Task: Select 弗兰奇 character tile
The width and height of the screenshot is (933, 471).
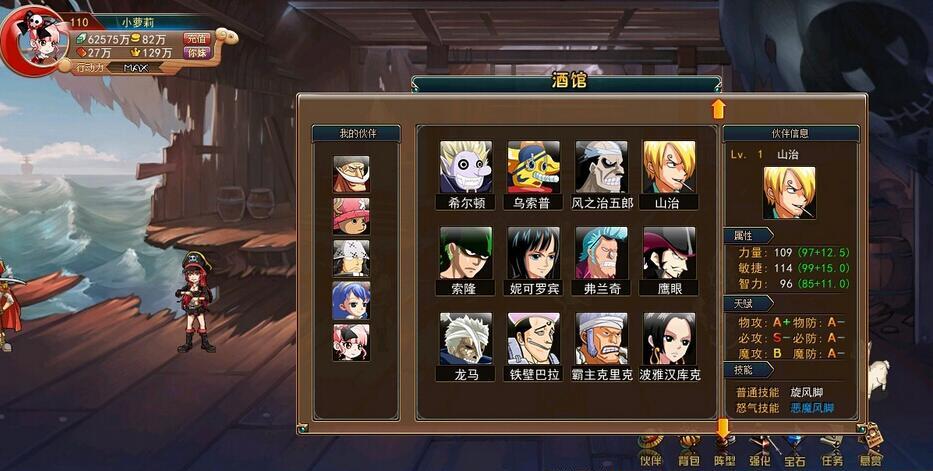Action: (601, 252)
